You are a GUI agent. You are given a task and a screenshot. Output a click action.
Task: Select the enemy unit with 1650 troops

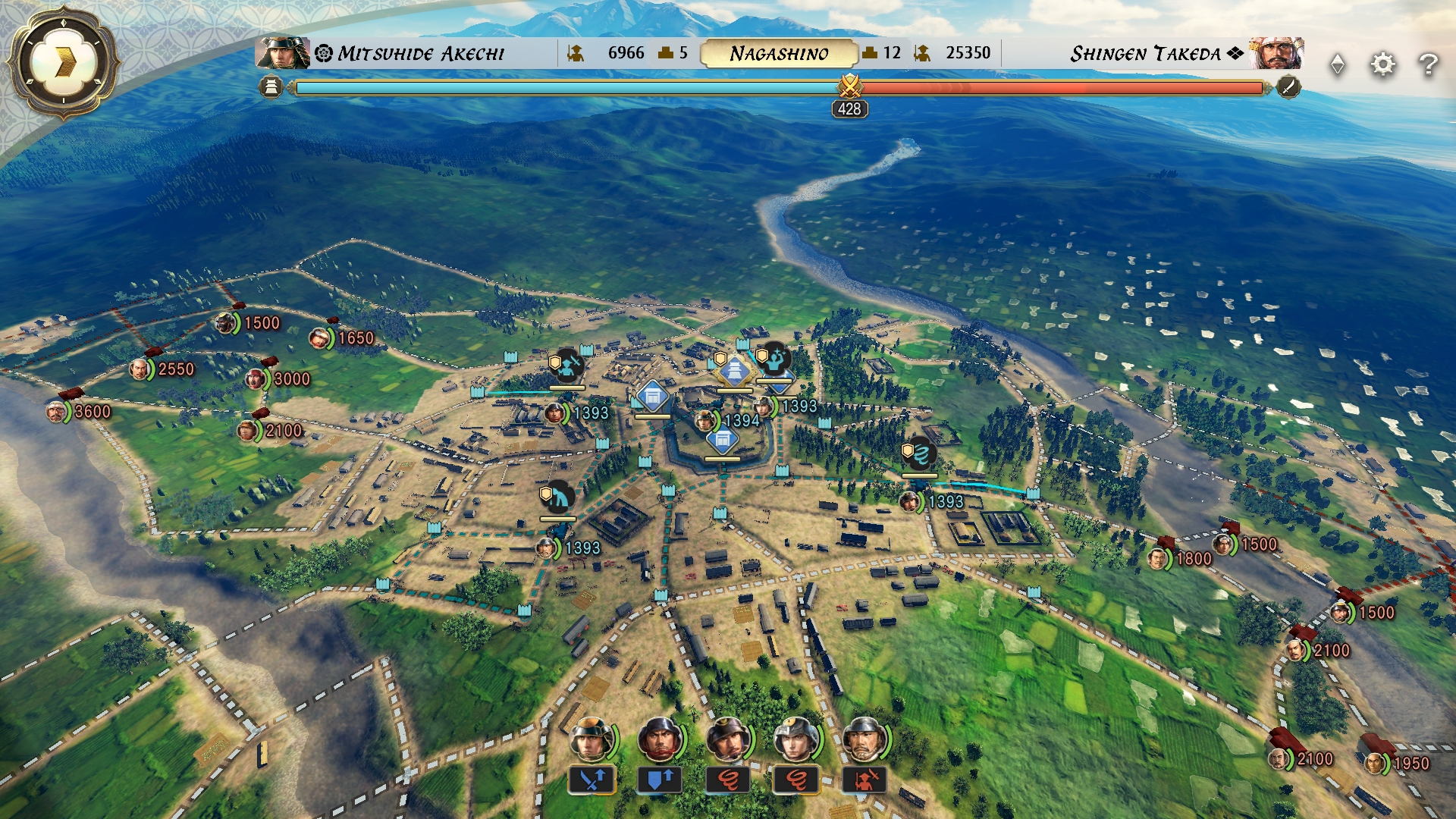(321, 338)
